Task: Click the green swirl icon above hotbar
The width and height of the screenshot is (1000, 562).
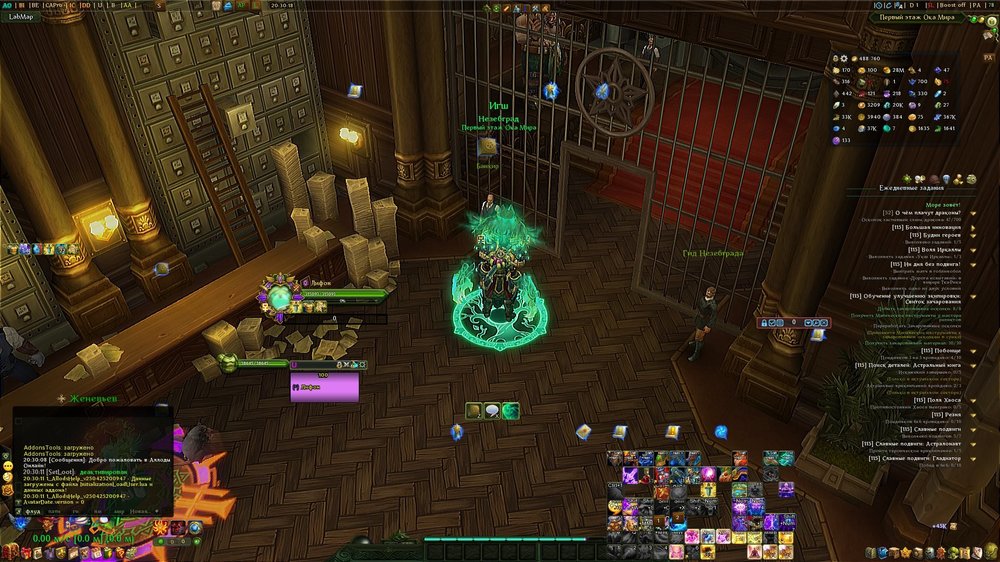Action: coord(511,410)
